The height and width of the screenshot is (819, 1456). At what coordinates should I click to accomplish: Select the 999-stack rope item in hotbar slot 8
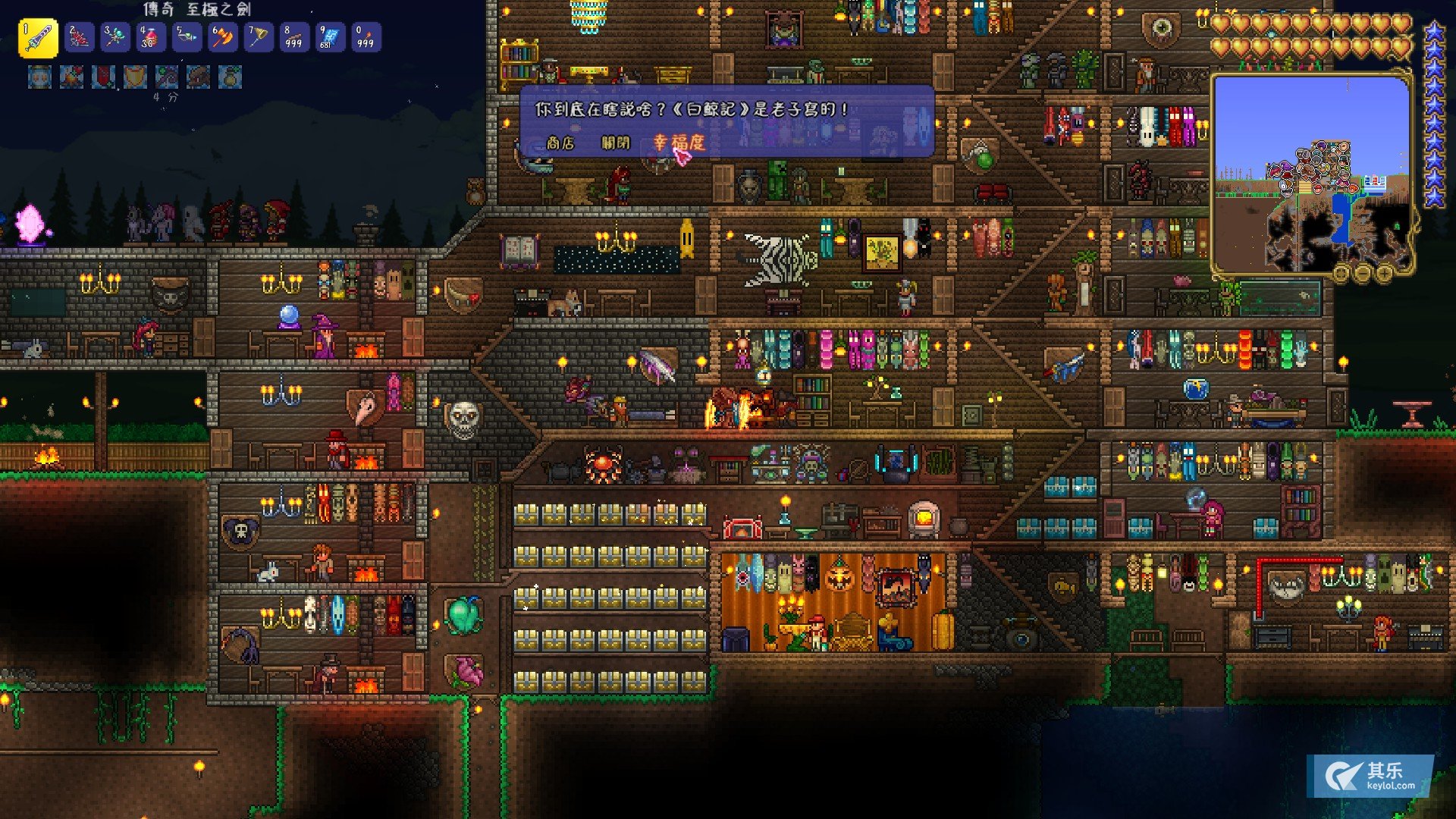293,38
